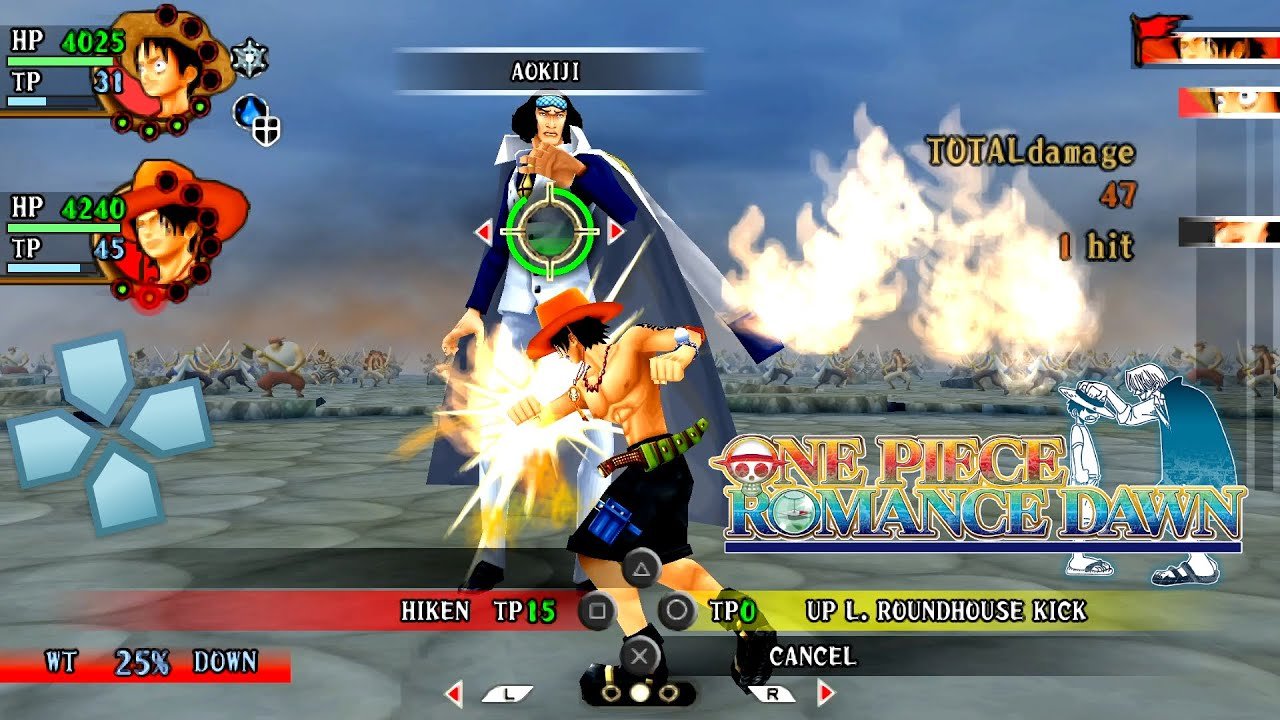Image resolution: width=1280 pixels, height=720 pixels.
Task: Switch target with the arrow right of the reticle
Action: (616, 232)
